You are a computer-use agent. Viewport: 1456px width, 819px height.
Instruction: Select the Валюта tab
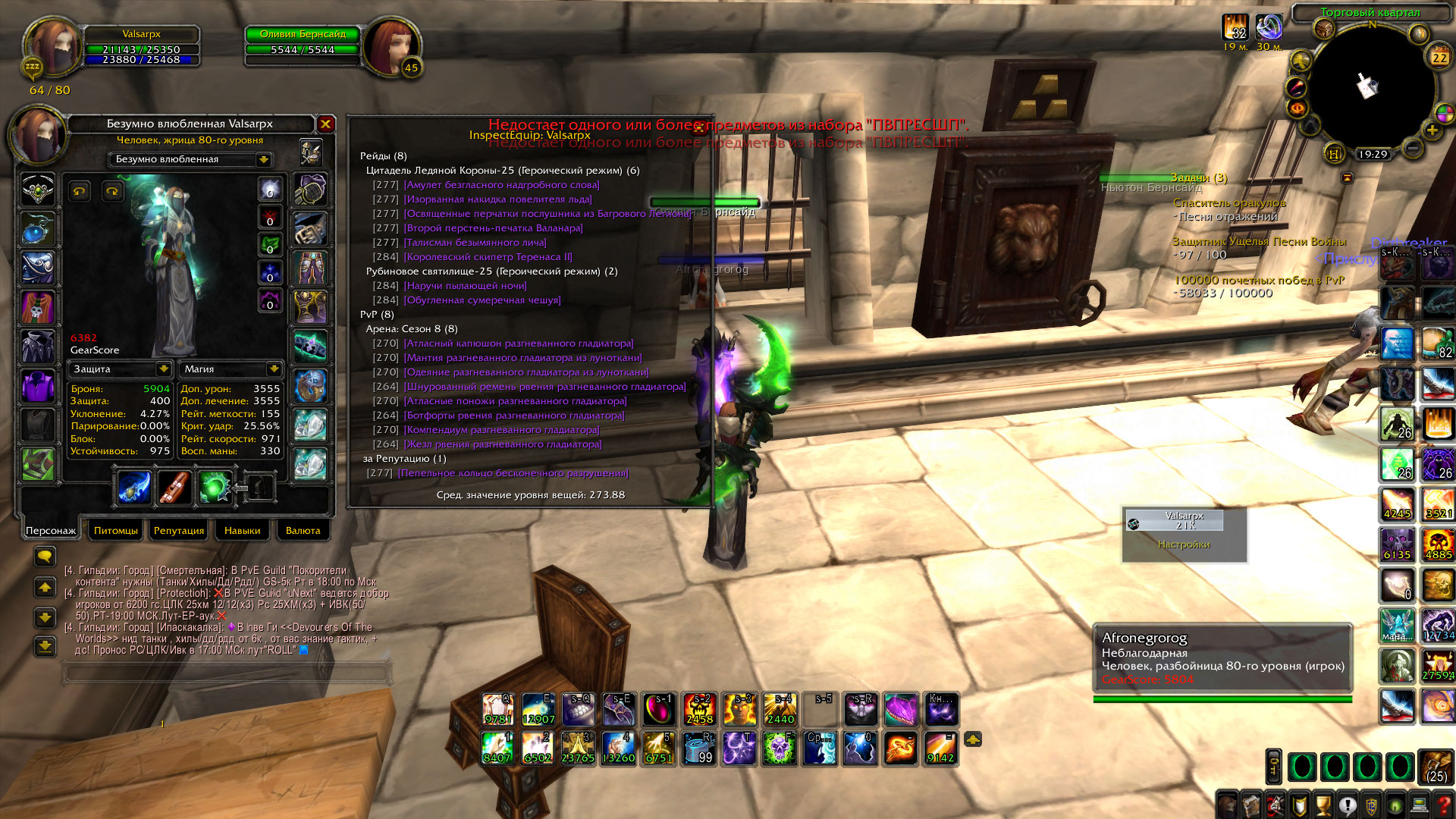pos(303,531)
